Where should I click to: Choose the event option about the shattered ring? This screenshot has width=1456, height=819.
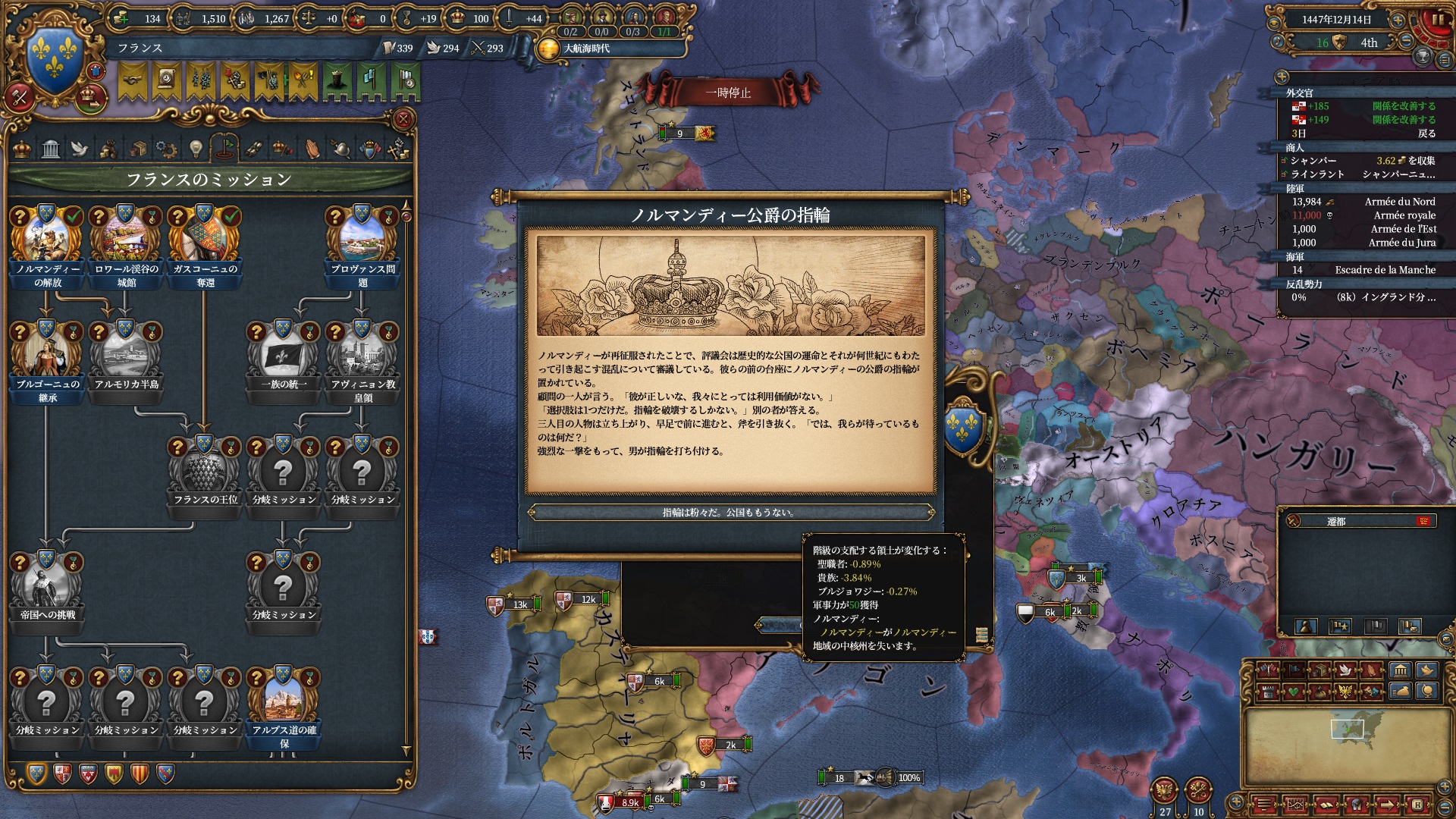[x=730, y=513]
